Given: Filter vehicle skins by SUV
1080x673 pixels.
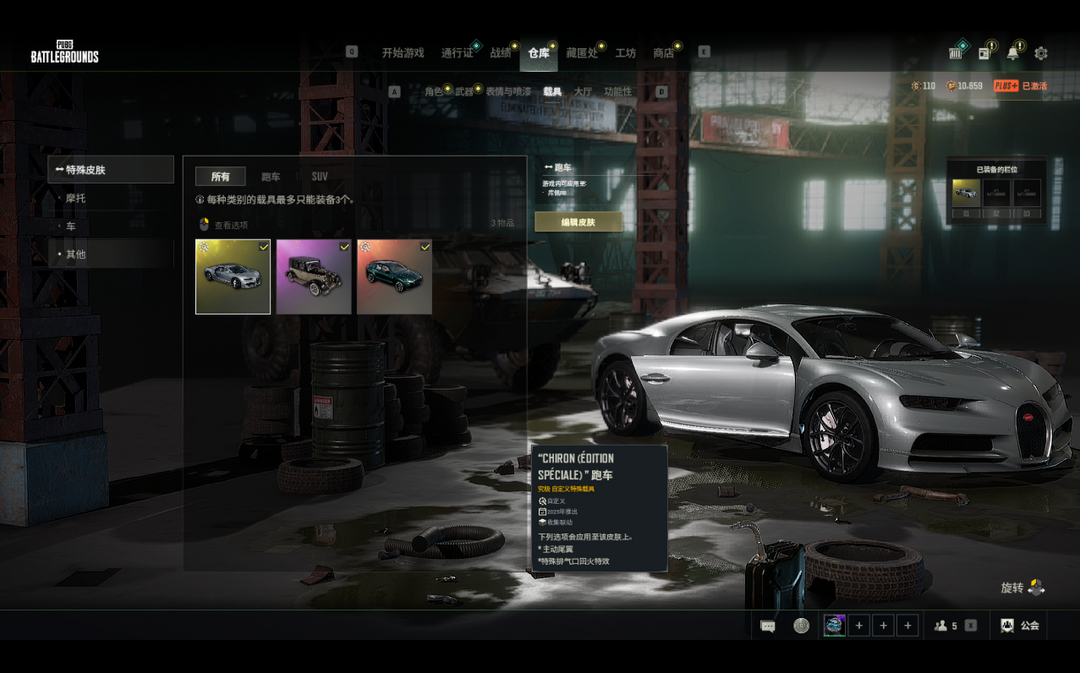Looking at the screenshot, I should [x=319, y=177].
